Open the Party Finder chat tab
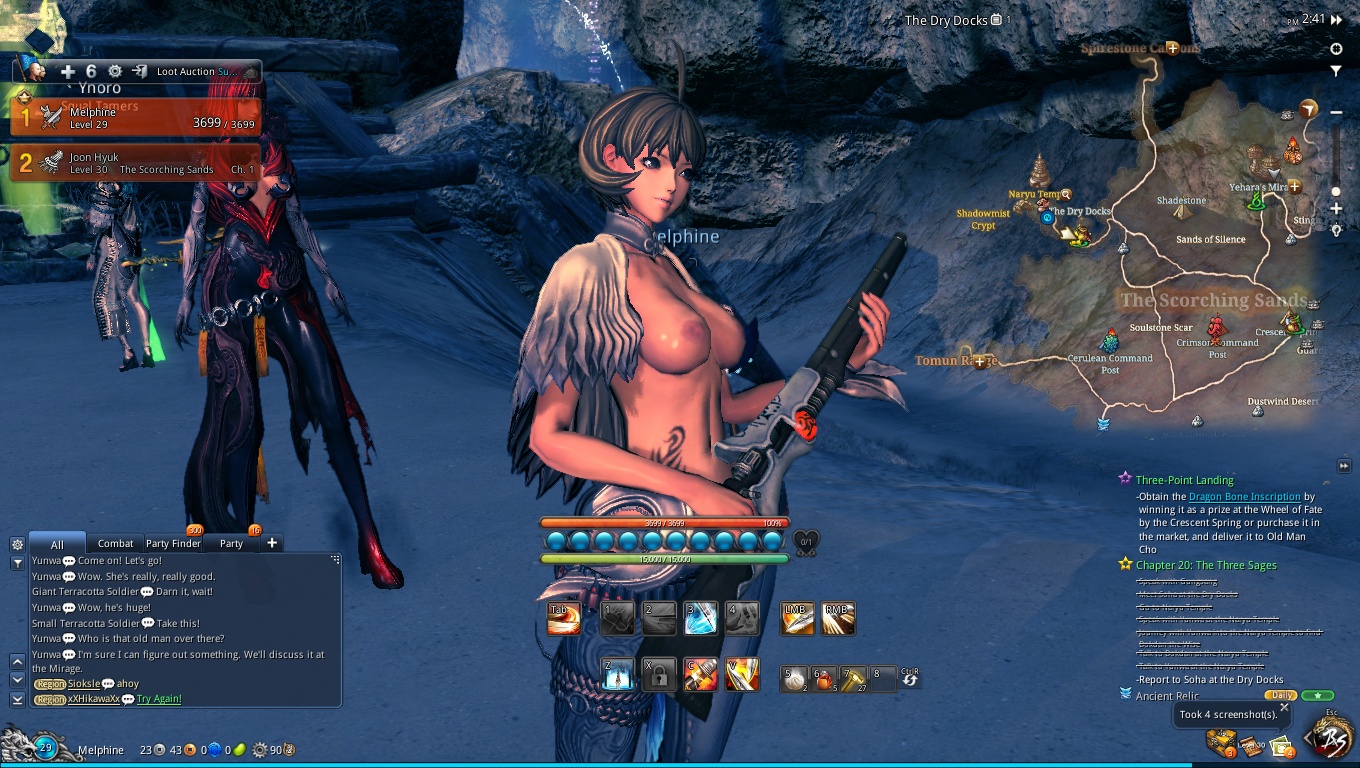The width and height of the screenshot is (1360, 768). coord(173,543)
